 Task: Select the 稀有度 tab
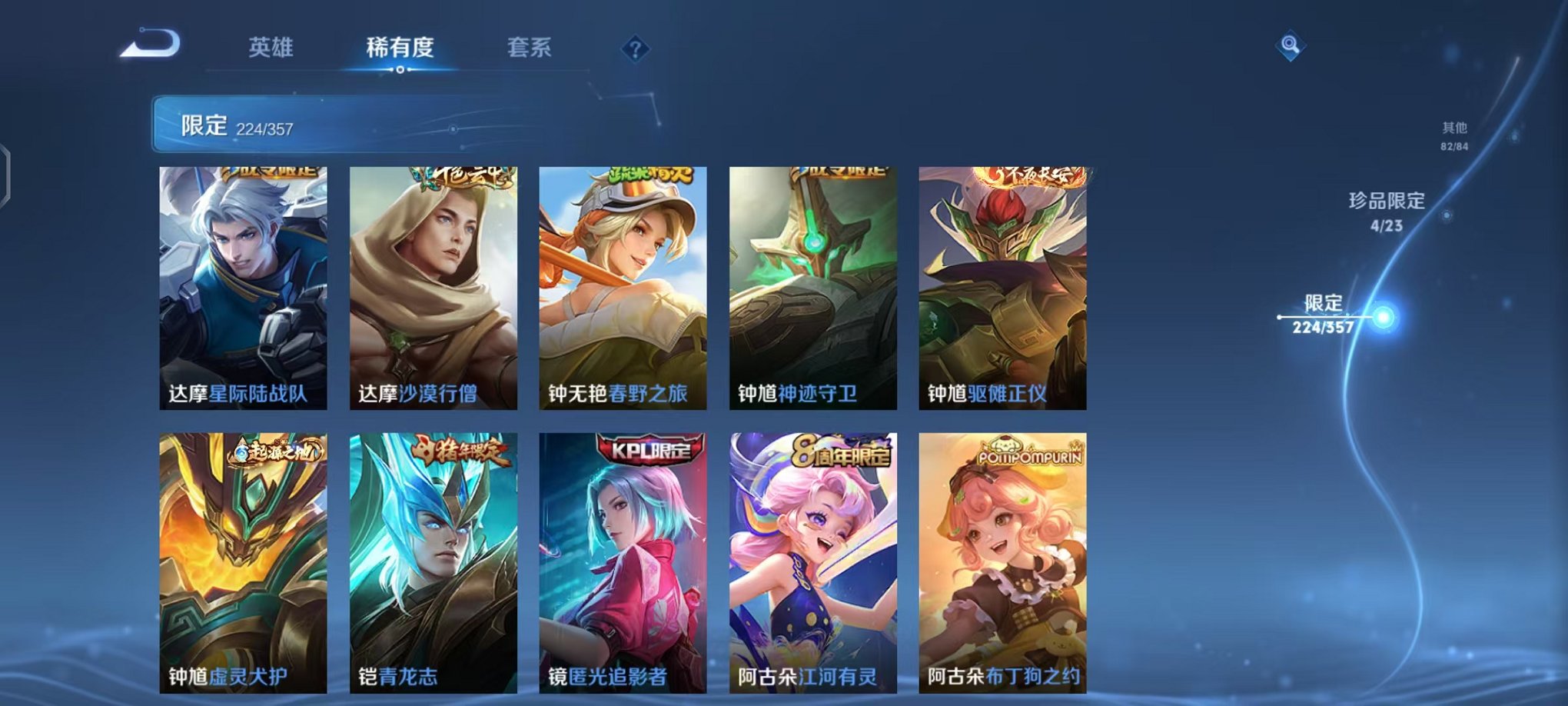coord(401,48)
